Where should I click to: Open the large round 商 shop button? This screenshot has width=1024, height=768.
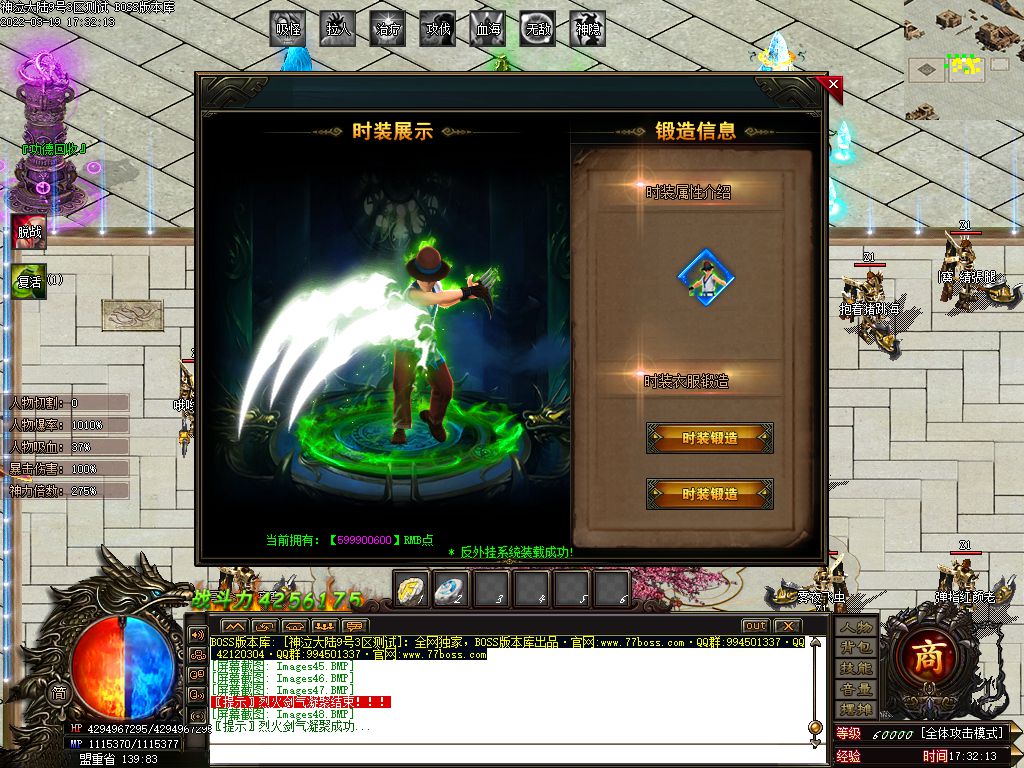point(932,657)
